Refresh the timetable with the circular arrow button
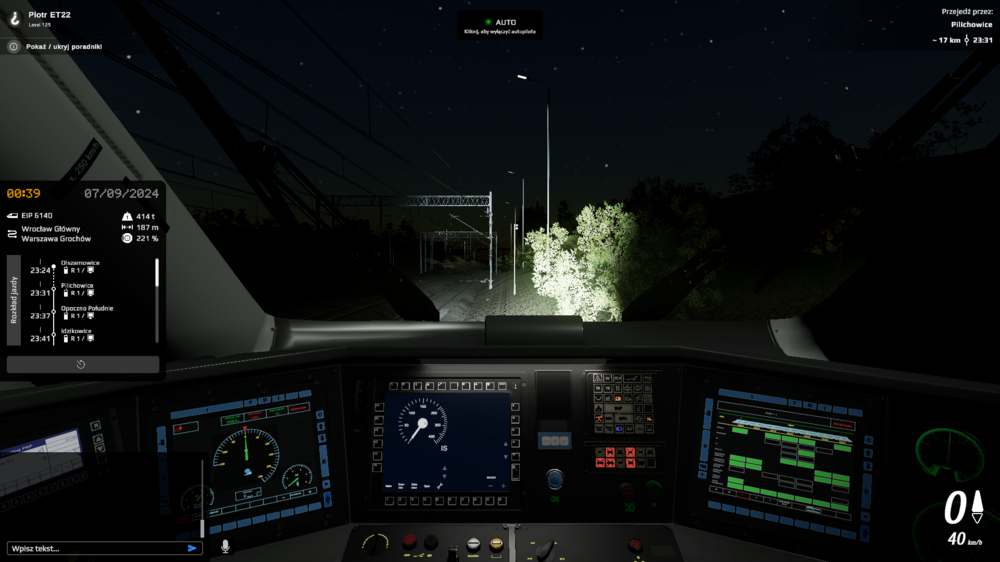 [x=82, y=364]
